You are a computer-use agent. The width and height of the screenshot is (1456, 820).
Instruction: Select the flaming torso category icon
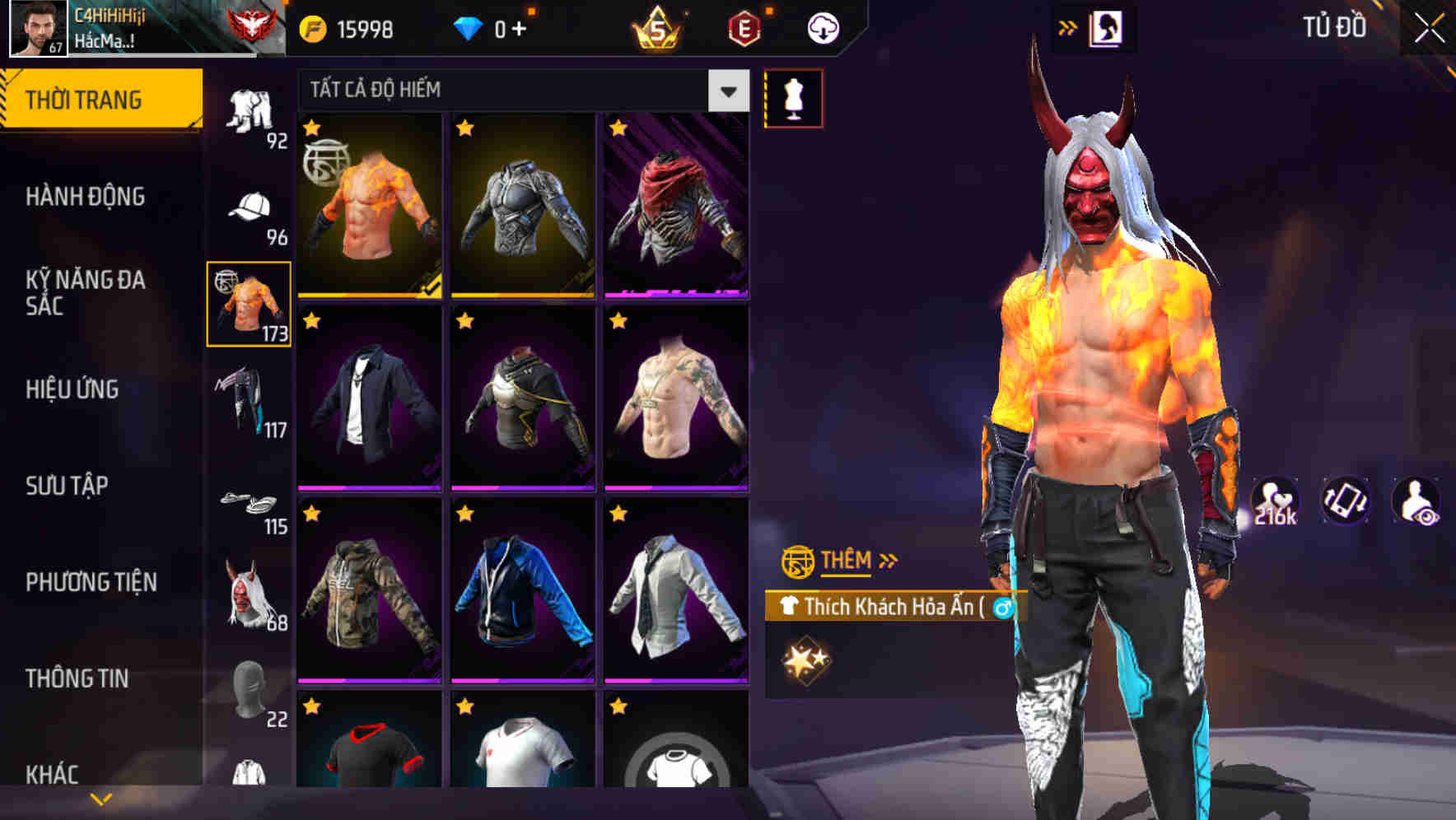(x=250, y=305)
